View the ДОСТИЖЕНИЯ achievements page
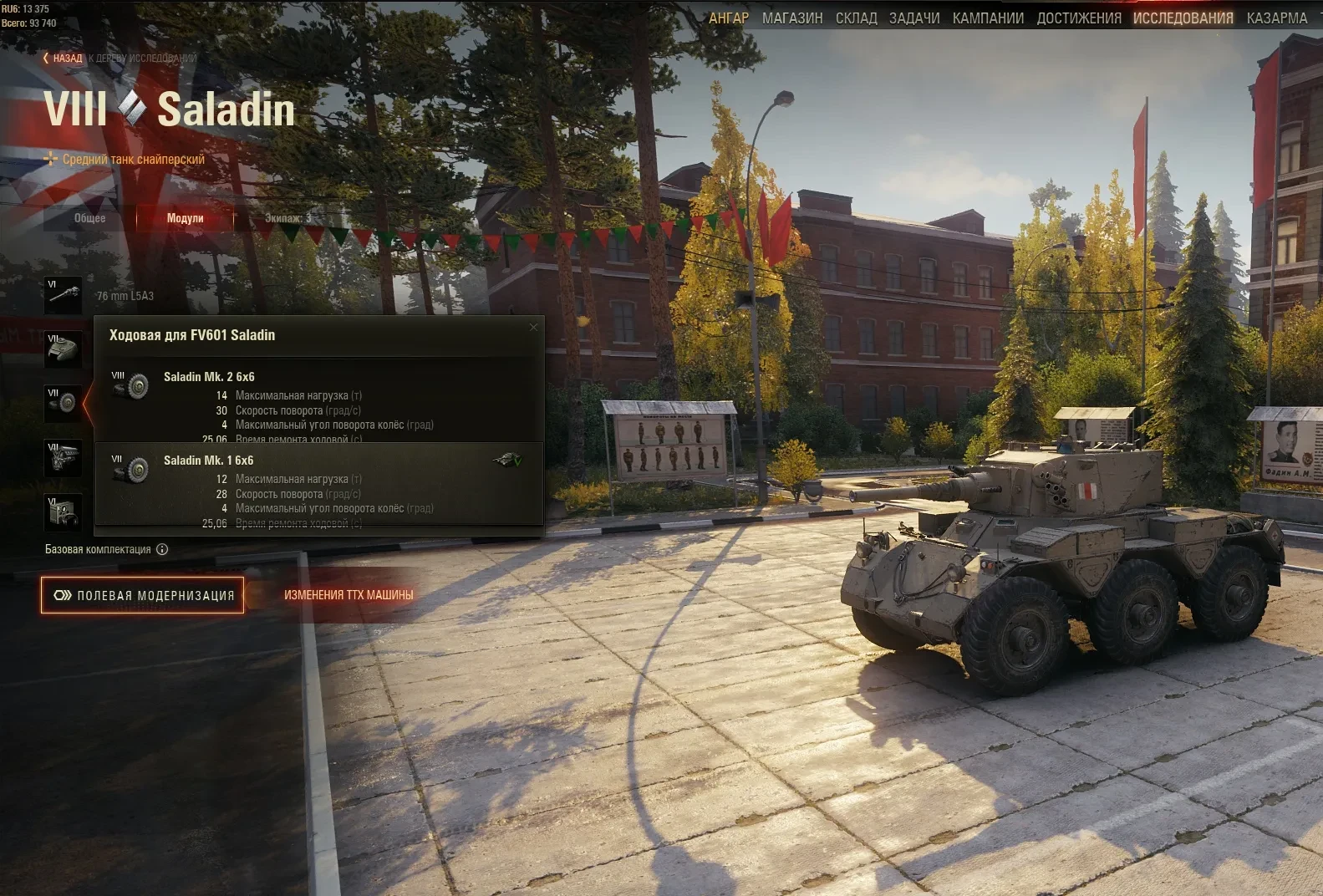Viewport: 1323px width, 896px height. pos(1079,18)
